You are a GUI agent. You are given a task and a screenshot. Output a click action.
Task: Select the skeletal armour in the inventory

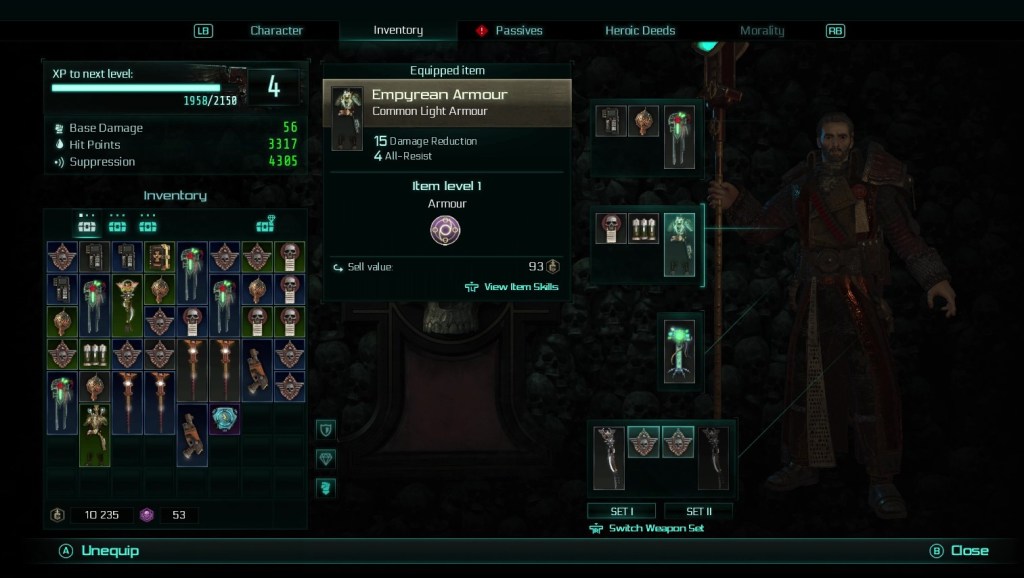(95, 434)
